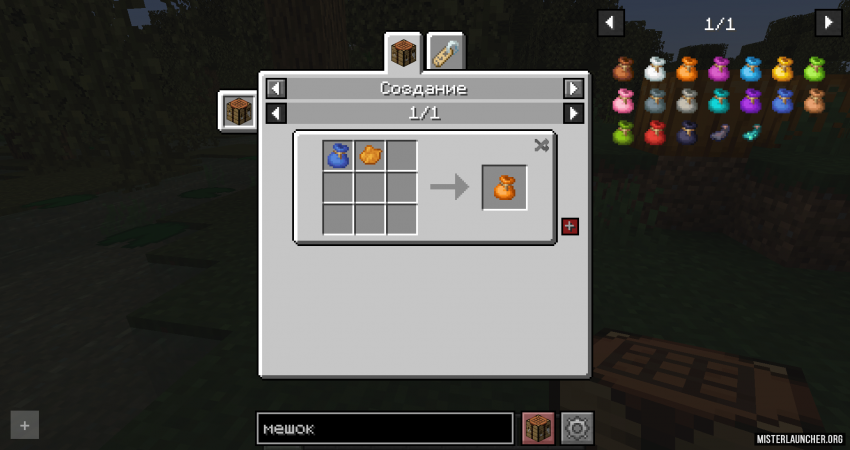Image resolution: width=850 pixels, height=450 pixels.
Task: Open the next page of the item list
Action: click(828, 23)
